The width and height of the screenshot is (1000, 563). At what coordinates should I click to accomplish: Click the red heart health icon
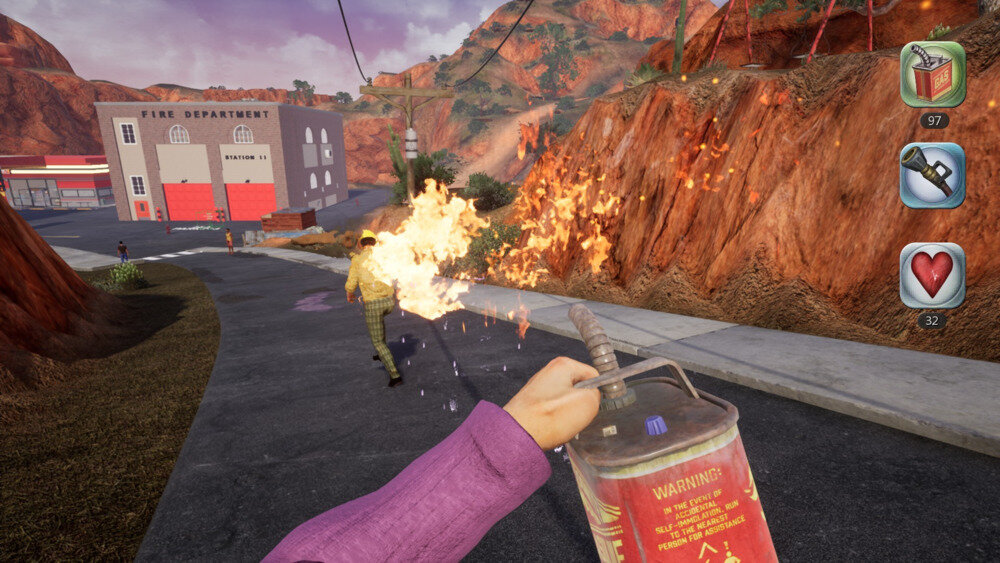coord(932,275)
